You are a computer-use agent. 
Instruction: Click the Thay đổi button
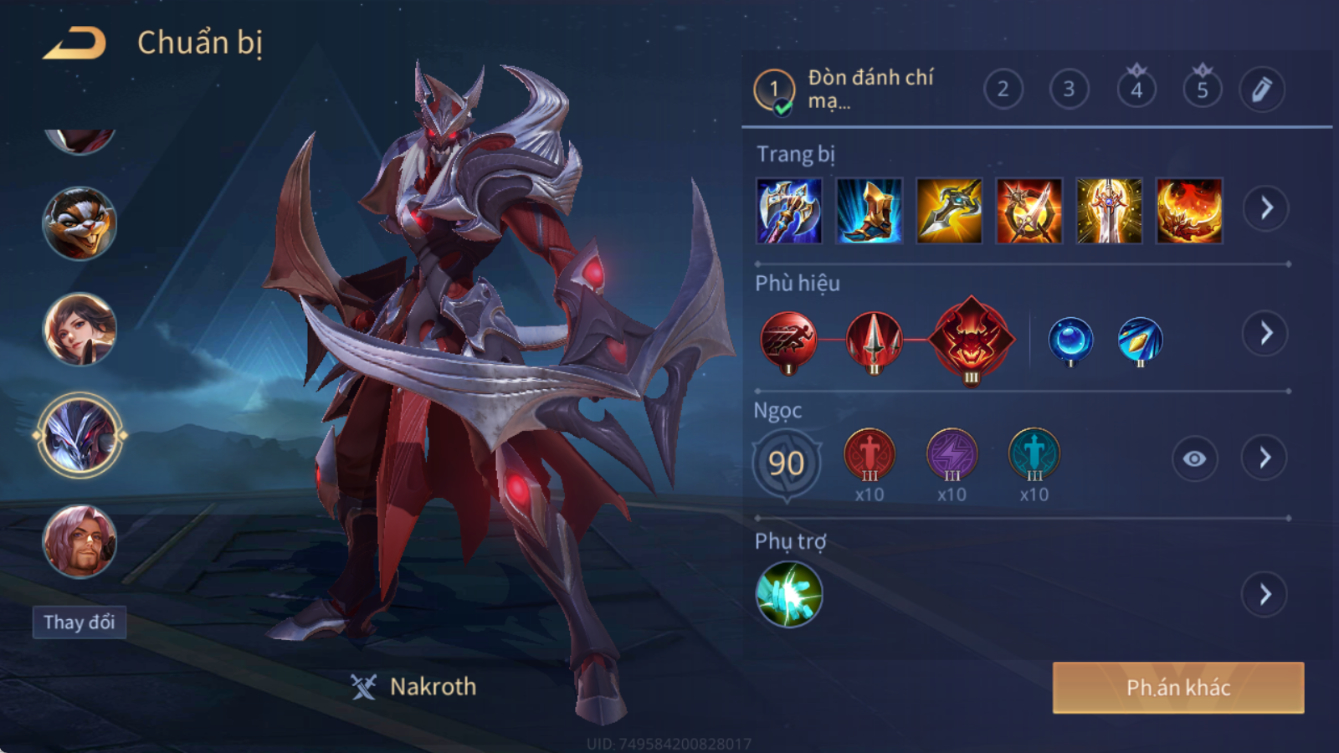click(79, 622)
